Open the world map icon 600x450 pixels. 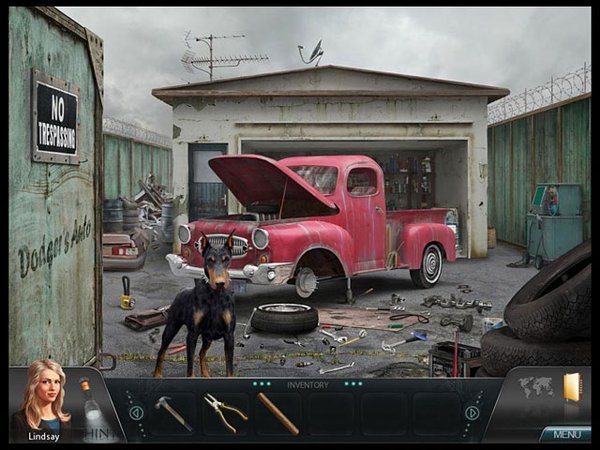point(536,386)
